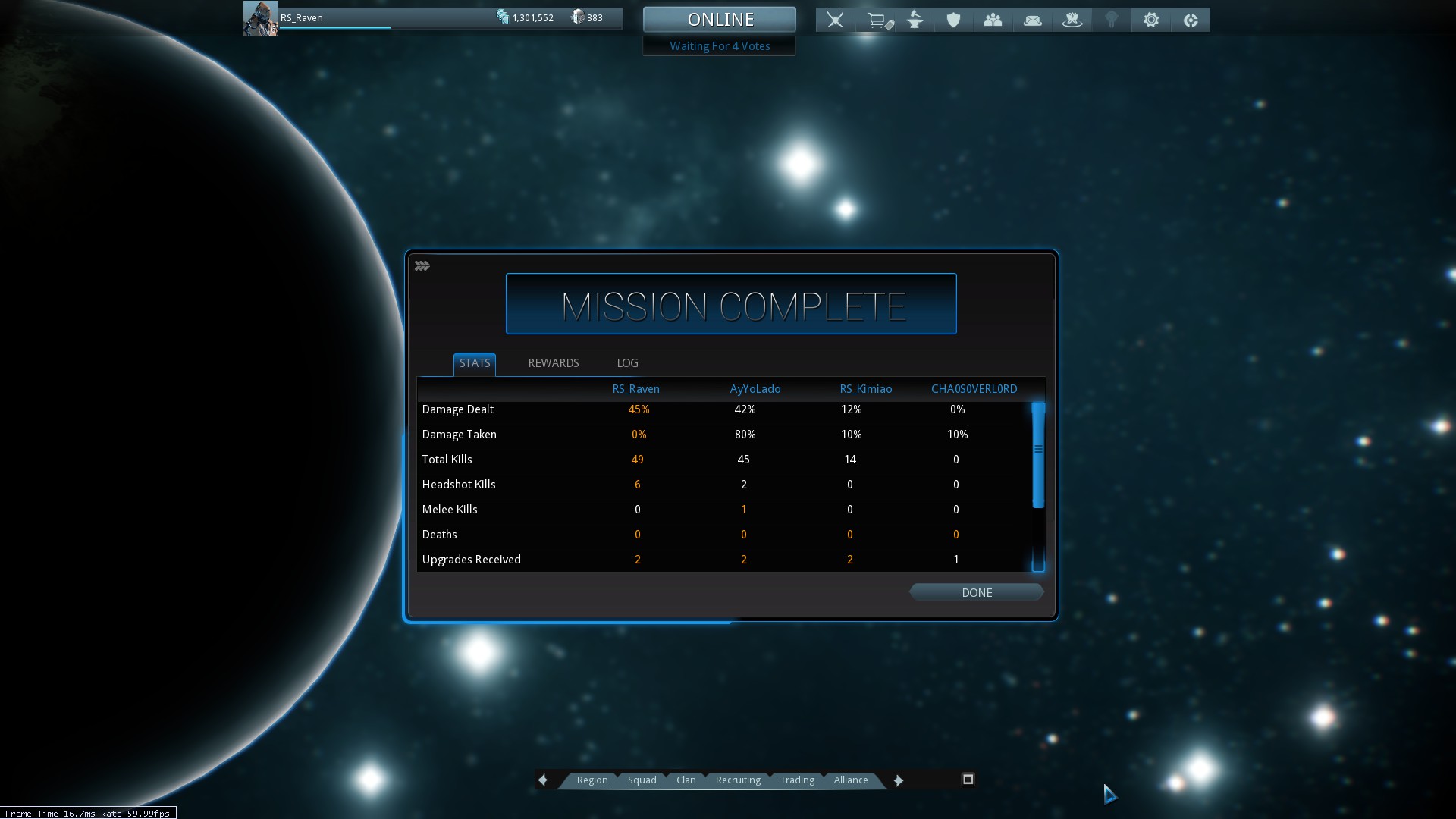Open the gear settings icon
This screenshot has height=819, width=1456.
point(1151,20)
